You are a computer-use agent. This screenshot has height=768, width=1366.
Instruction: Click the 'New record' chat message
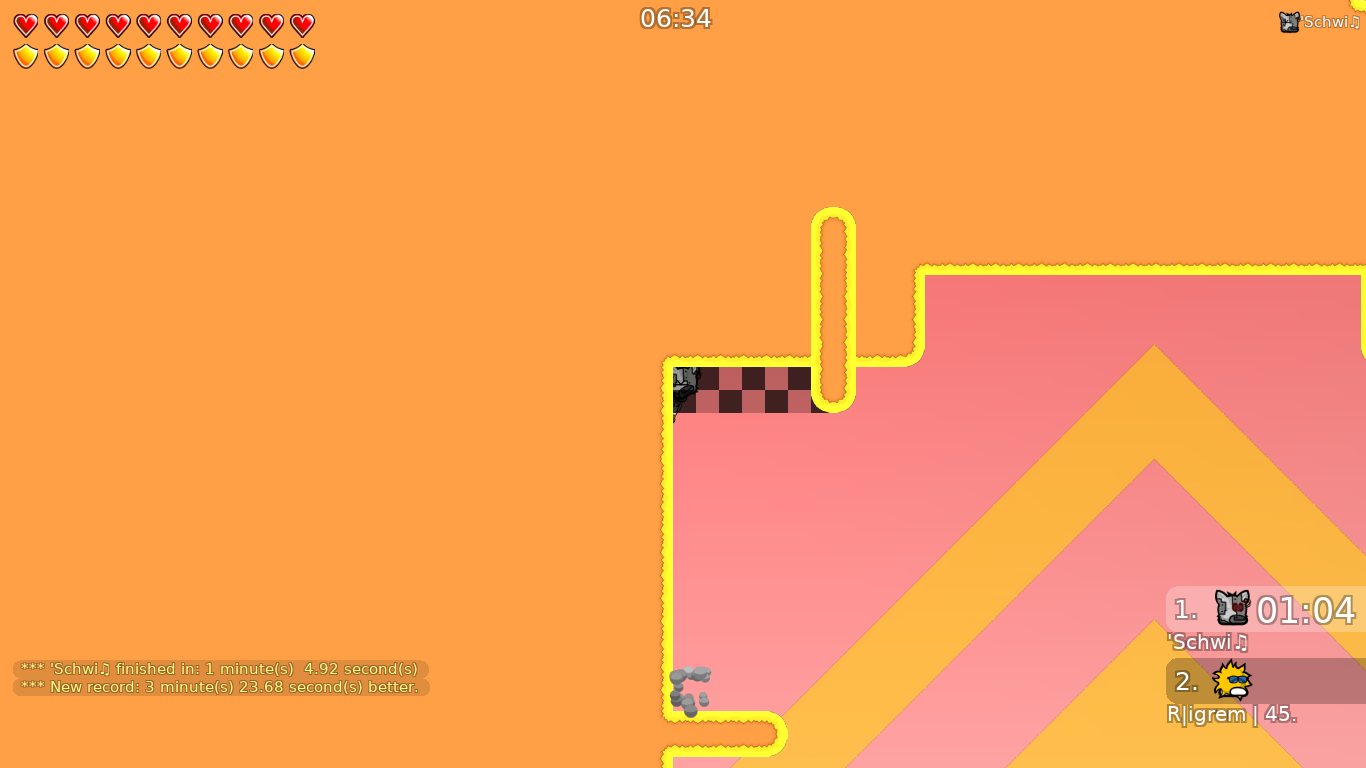point(218,687)
